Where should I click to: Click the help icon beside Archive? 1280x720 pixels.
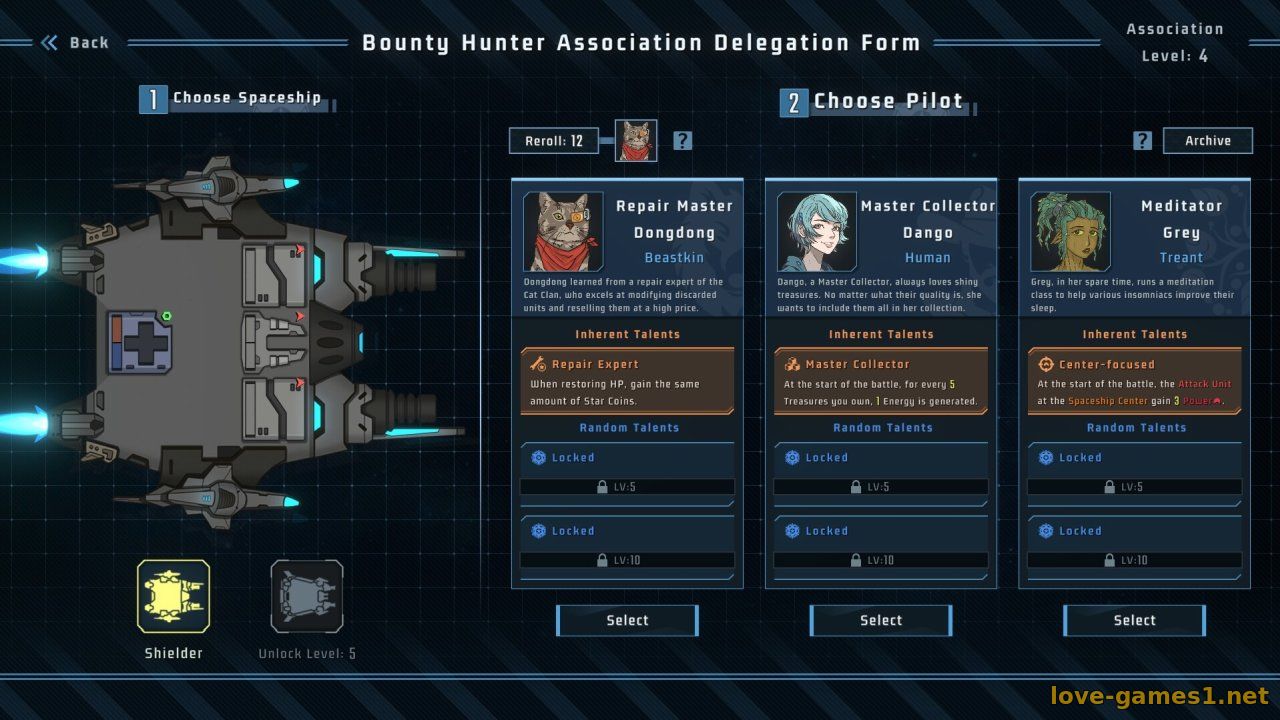pos(1143,141)
